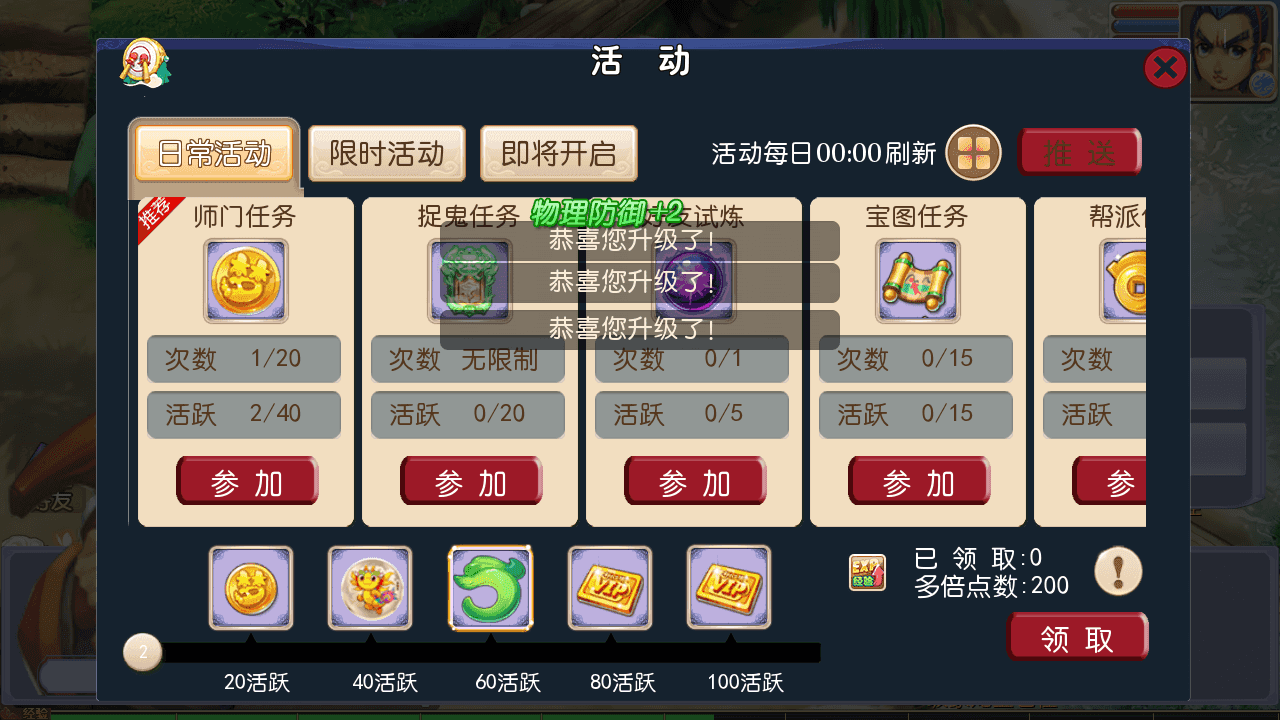Click the activity panel mascot icon top-left
Screen dimensions: 1280x720
tap(145, 66)
